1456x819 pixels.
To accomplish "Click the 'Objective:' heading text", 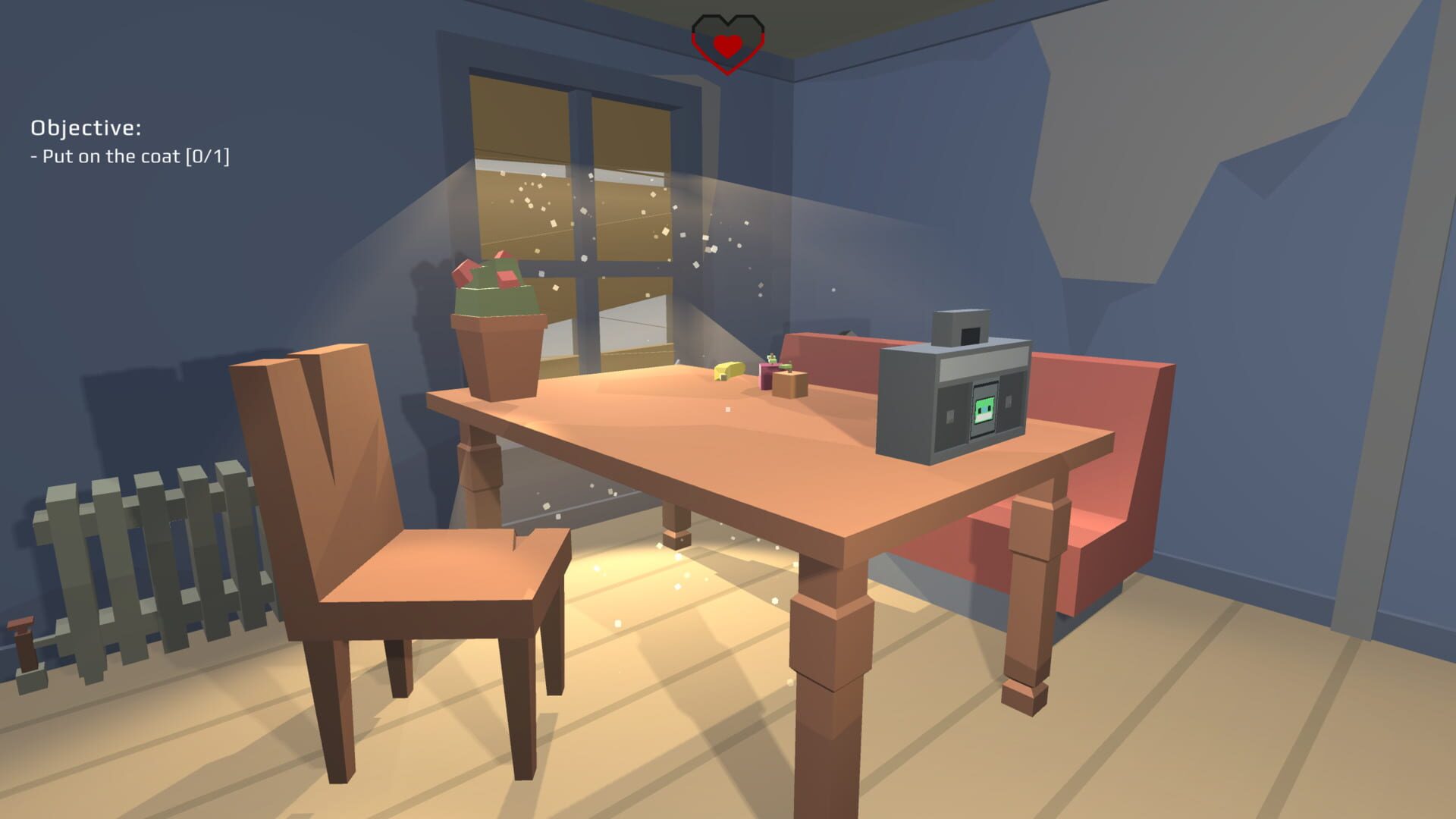I will (87, 129).
